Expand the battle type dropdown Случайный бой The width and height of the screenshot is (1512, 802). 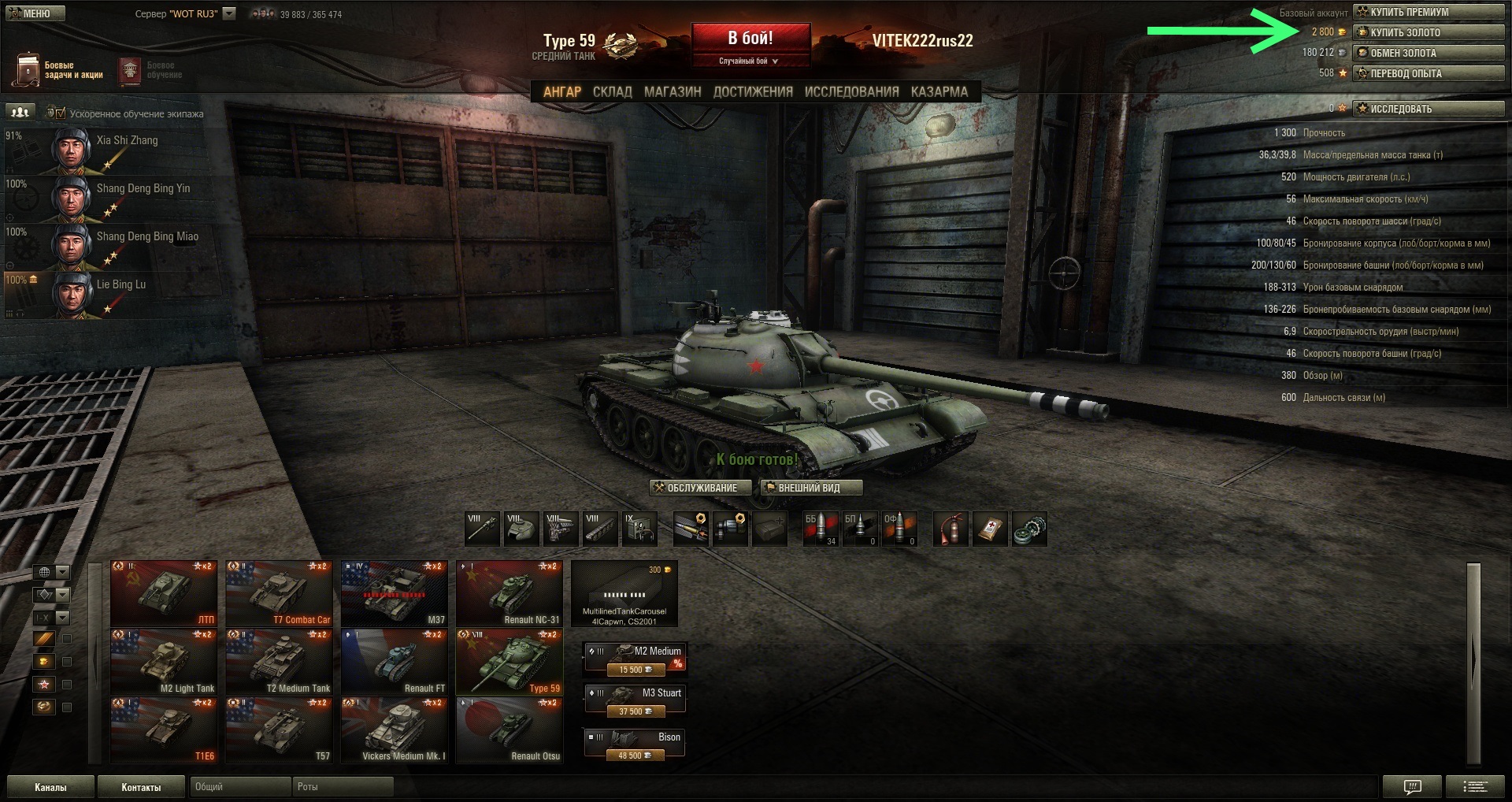pyautogui.click(x=750, y=61)
